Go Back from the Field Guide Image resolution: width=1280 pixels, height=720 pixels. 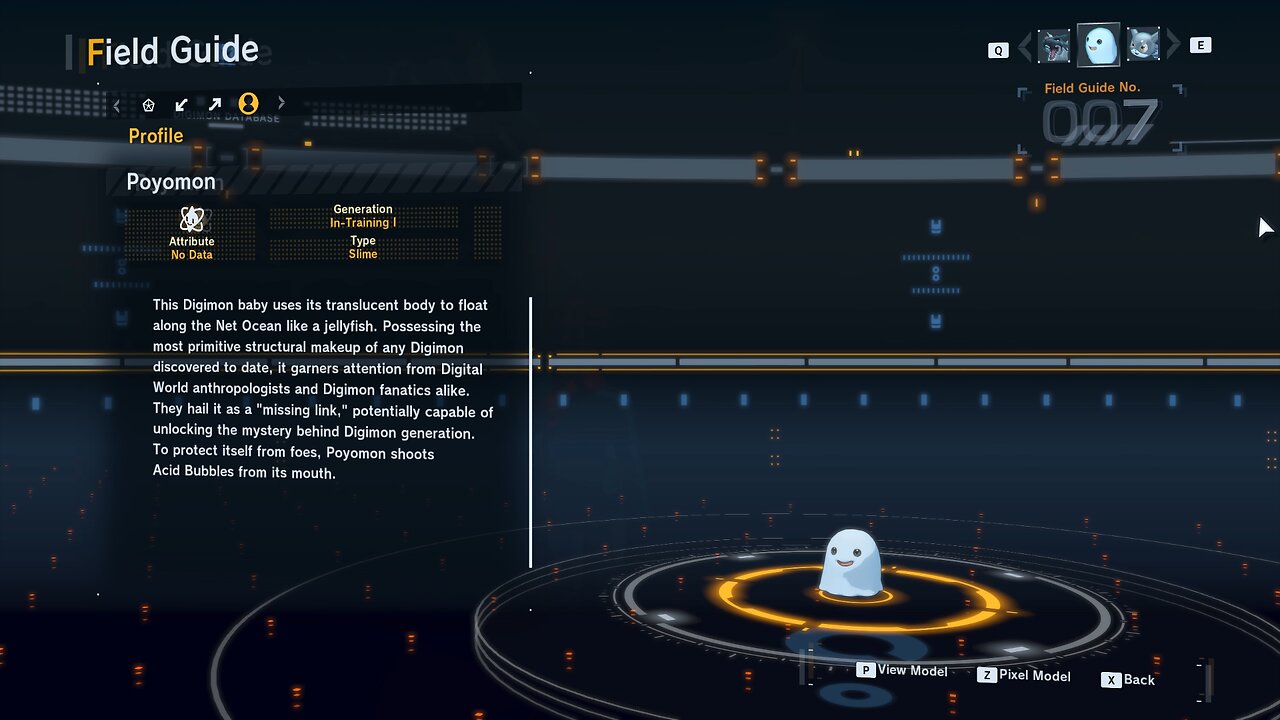(1128, 680)
